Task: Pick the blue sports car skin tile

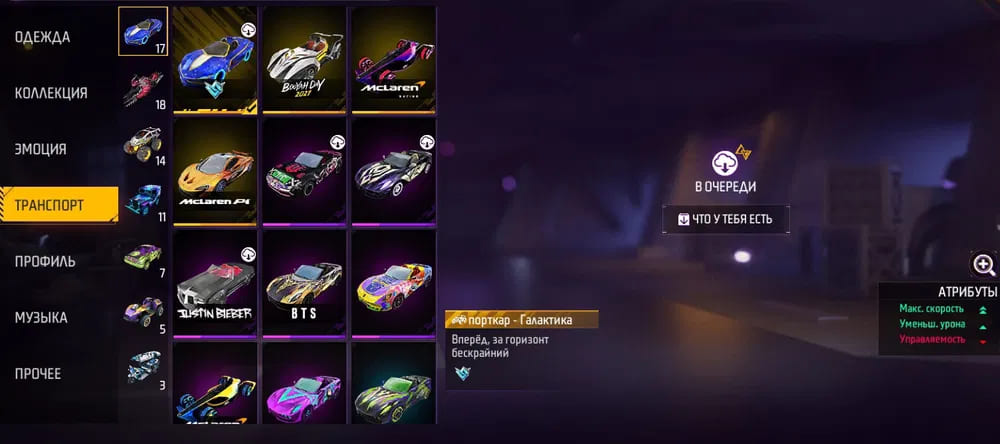Action: pyautogui.click(x=213, y=60)
